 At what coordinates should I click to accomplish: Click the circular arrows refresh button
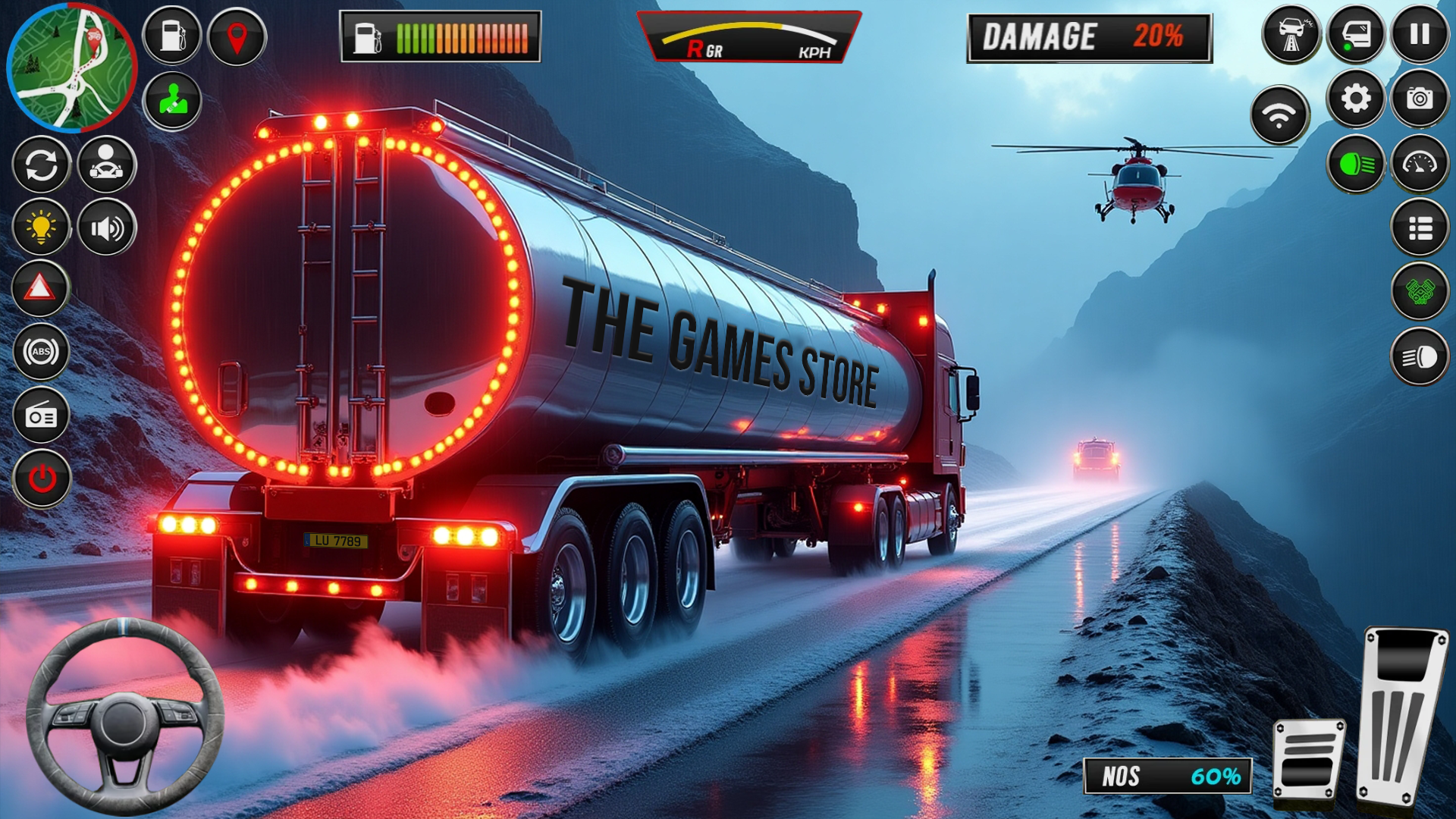tap(42, 164)
